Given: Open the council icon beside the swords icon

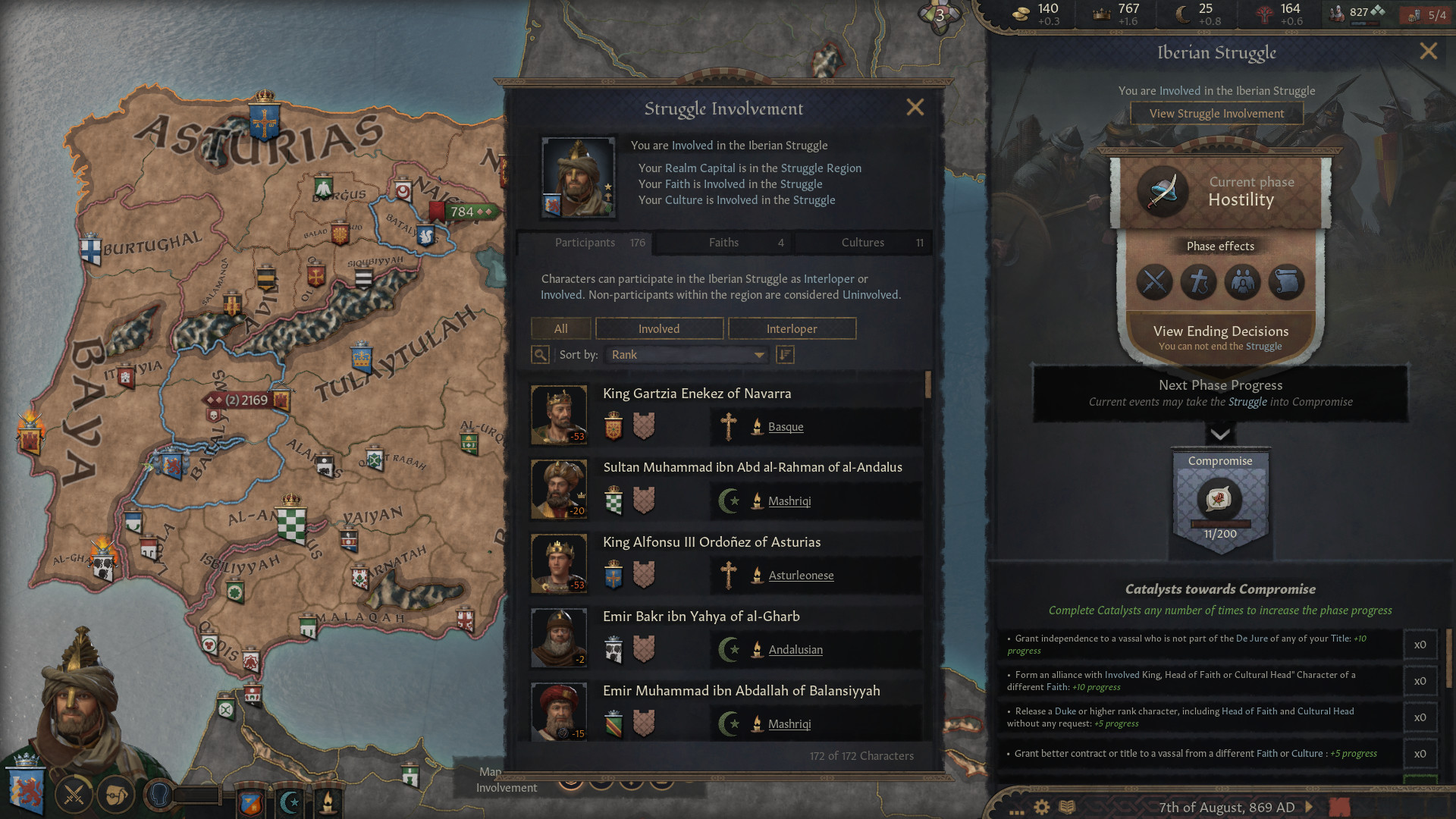Looking at the screenshot, I should [x=115, y=795].
